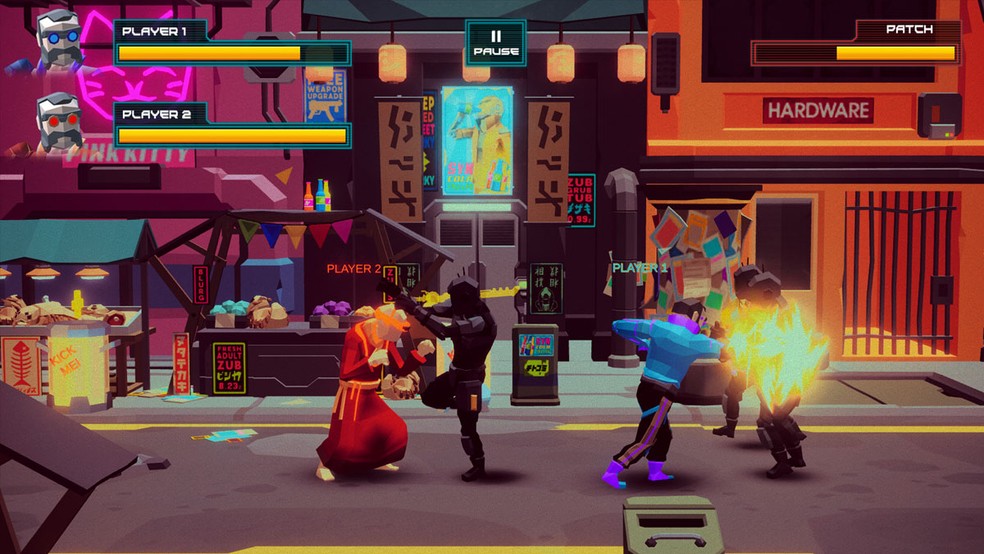Image resolution: width=984 pixels, height=554 pixels.
Task: Select Player 1's robot portrait
Action: click(58, 41)
